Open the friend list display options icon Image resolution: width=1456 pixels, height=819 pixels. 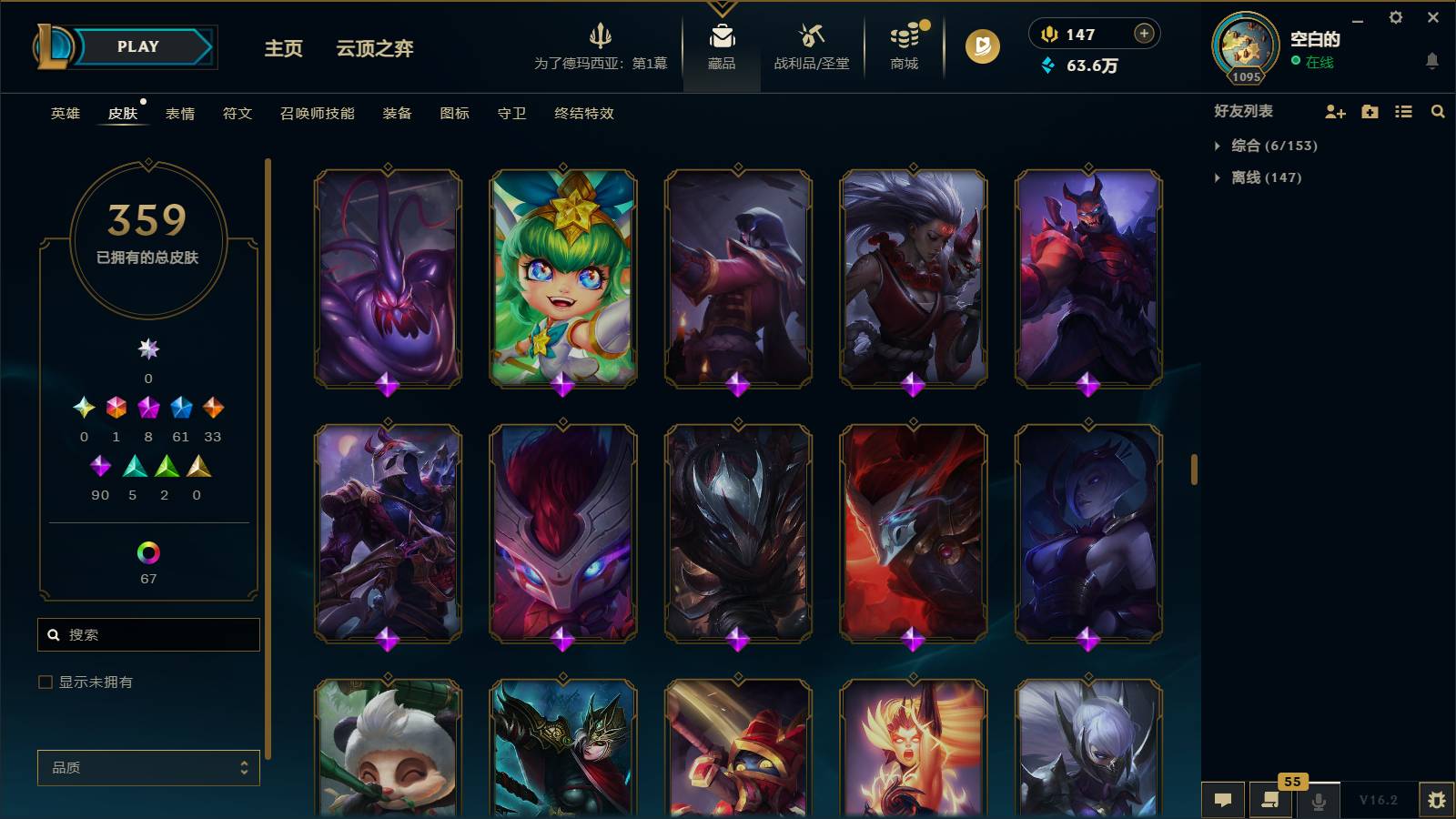(1402, 111)
